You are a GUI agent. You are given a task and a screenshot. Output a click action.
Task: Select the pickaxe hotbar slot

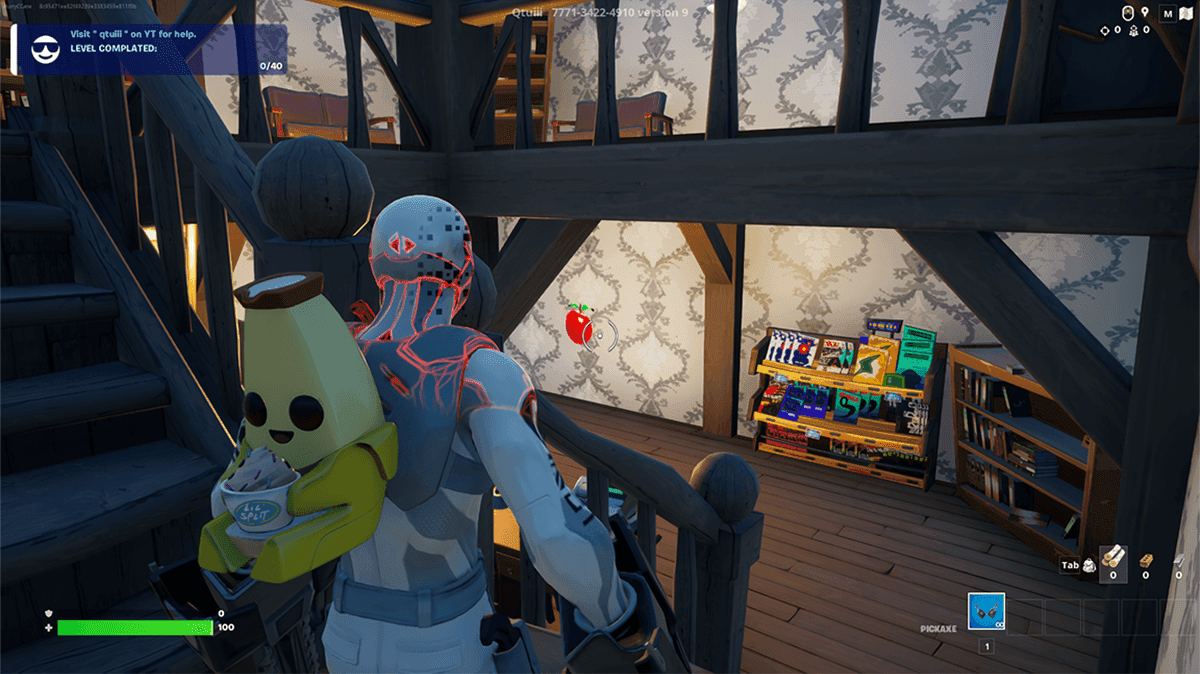pyautogui.click(x=986, y=612)
